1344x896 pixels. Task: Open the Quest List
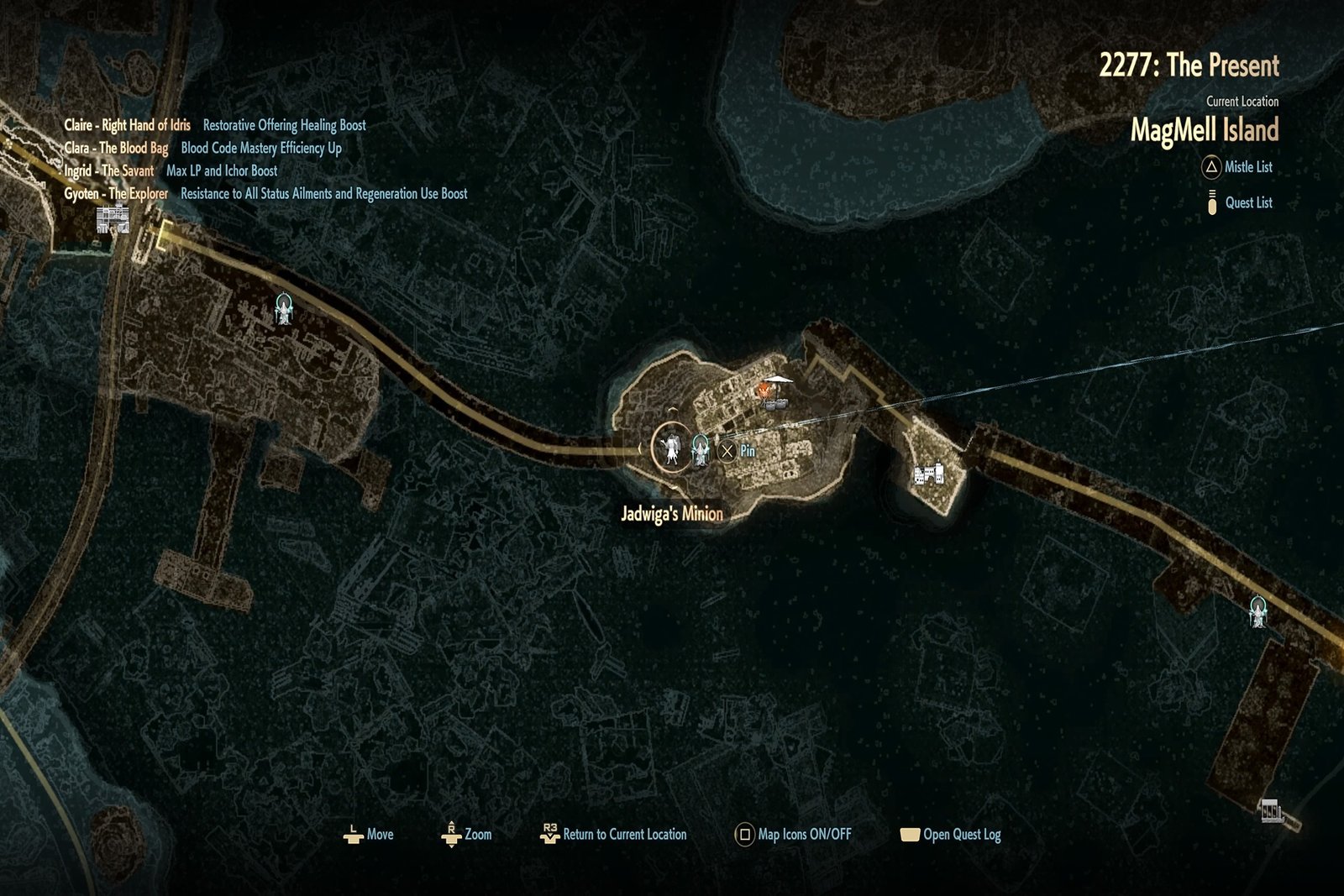tap(1239, 202)
